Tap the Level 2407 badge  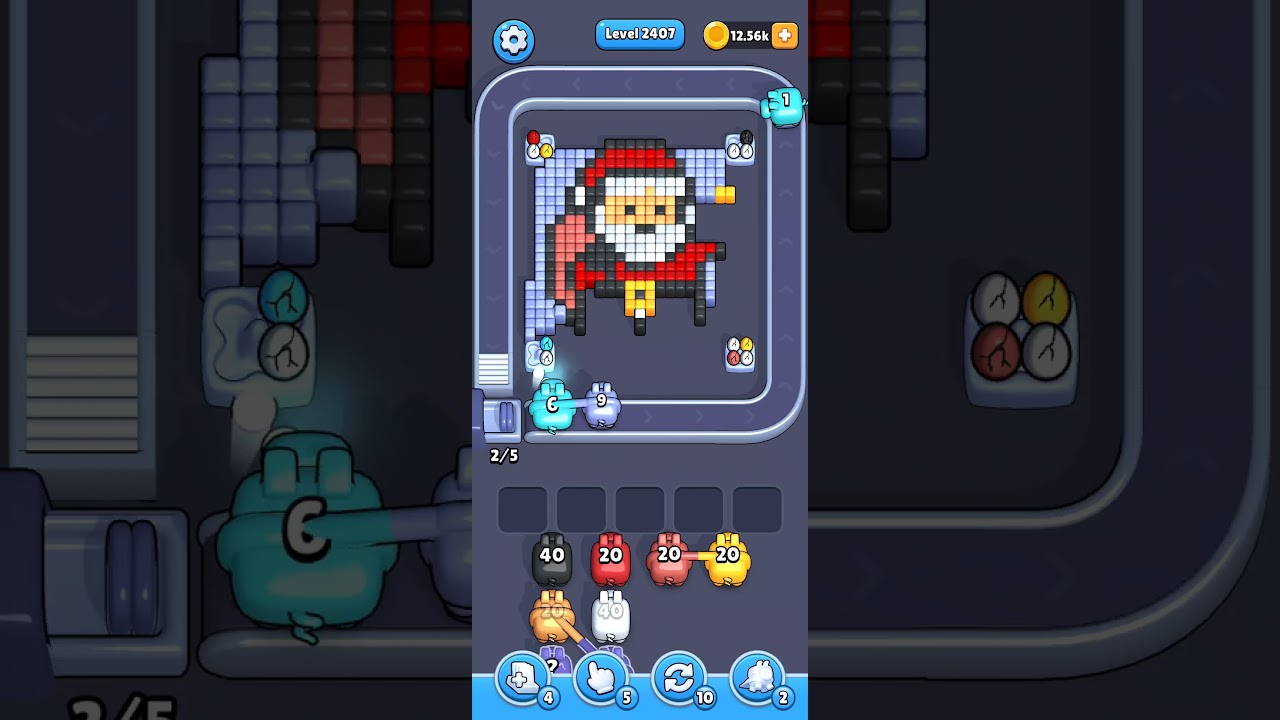click(640, 34)
